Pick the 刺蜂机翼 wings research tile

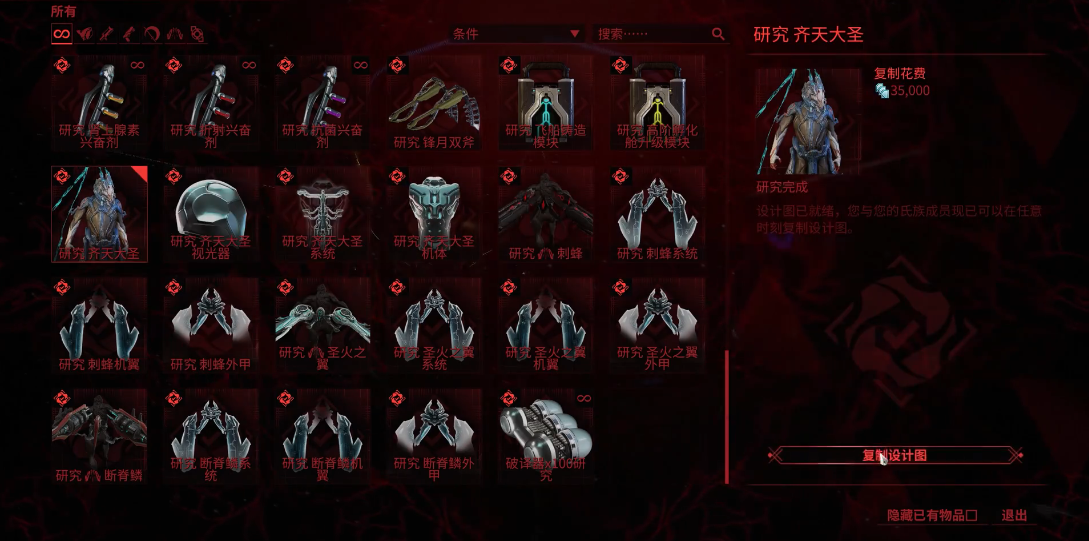[x=99, y=325]
